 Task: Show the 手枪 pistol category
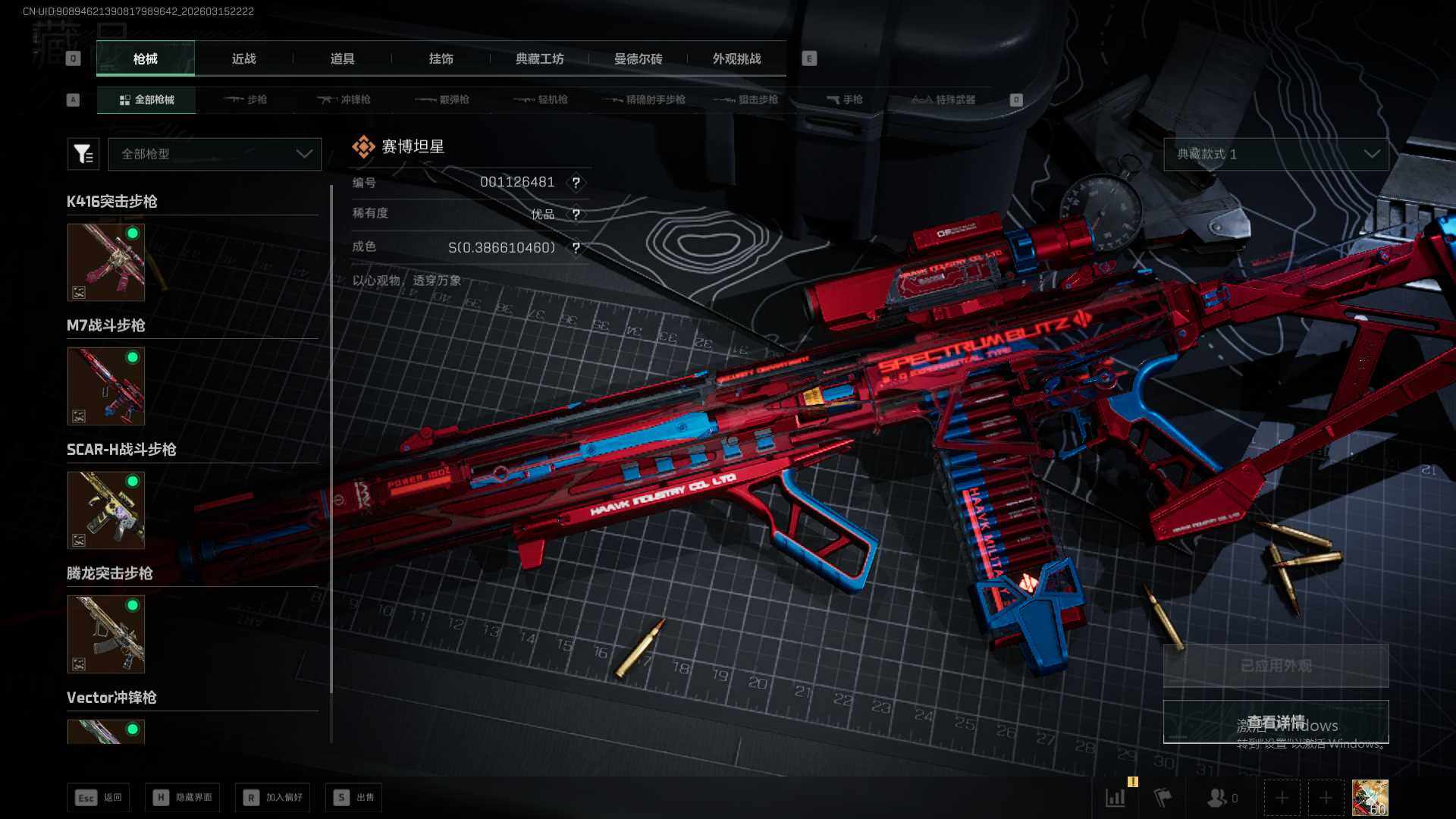[845, 99]
